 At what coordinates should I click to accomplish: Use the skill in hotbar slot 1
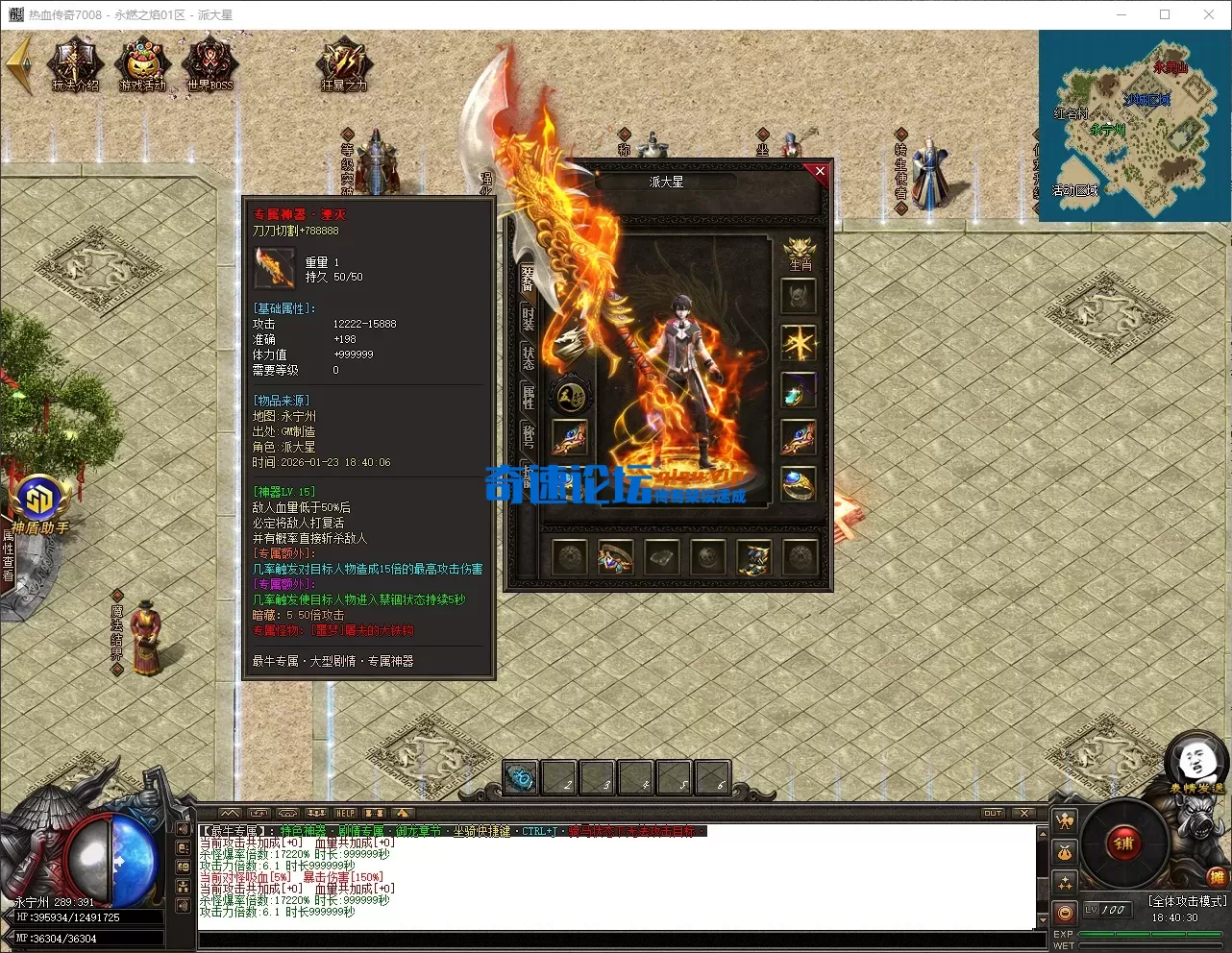[521, 776]
